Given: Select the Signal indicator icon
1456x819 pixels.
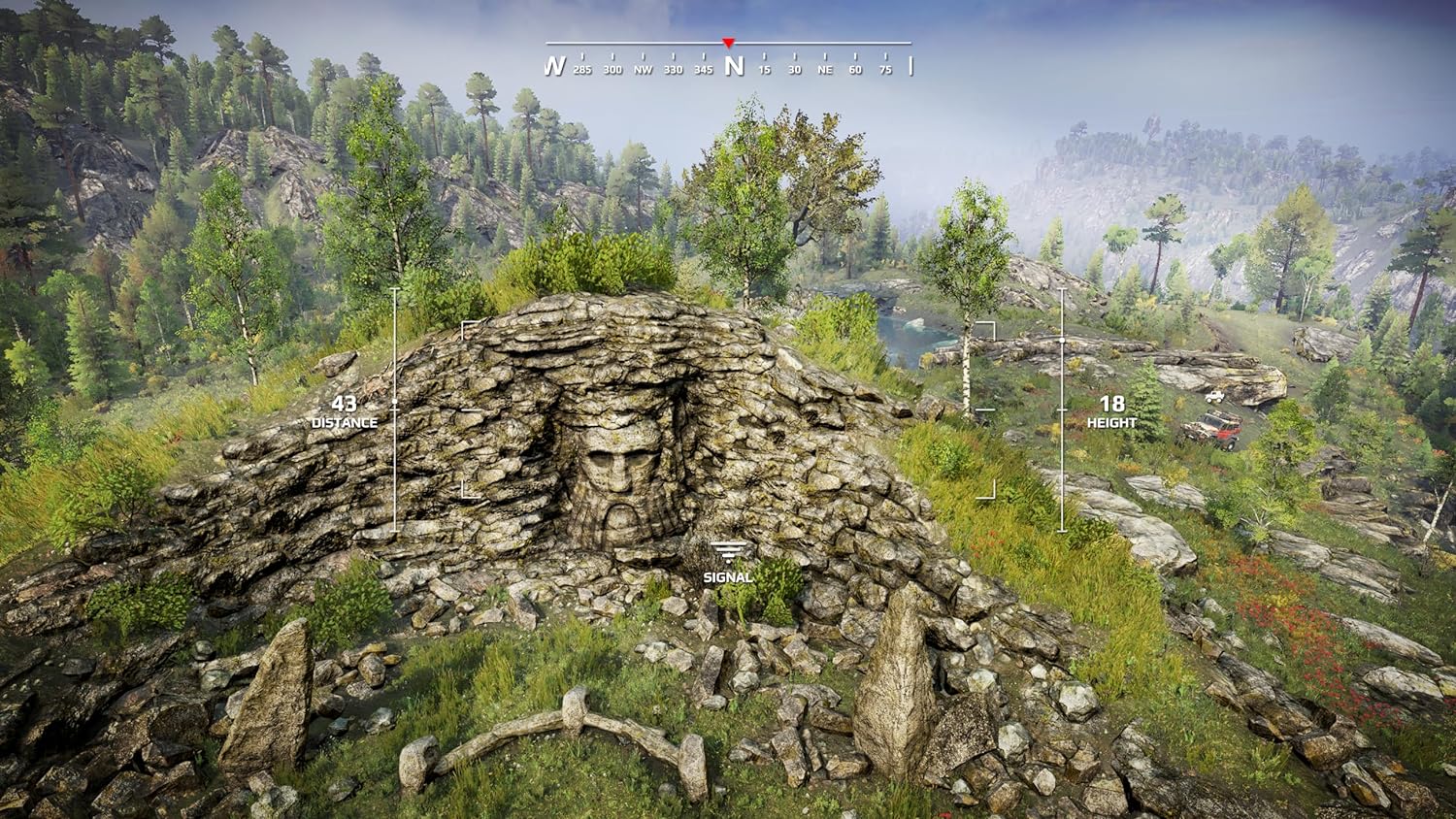Looking at the screenshot, I should click(x=728, y=552).
